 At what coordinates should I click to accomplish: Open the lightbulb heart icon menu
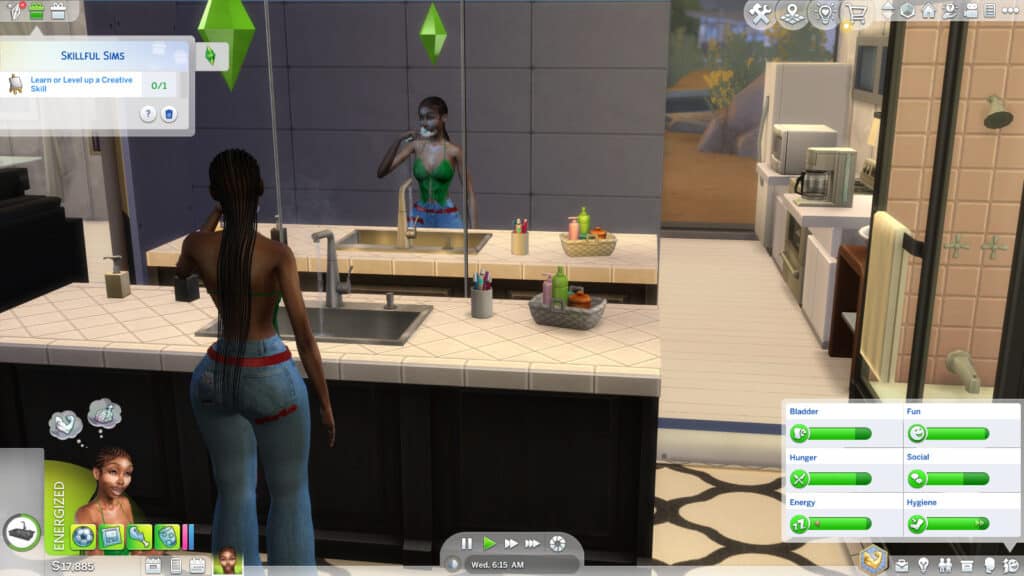(x=823, y=13)
